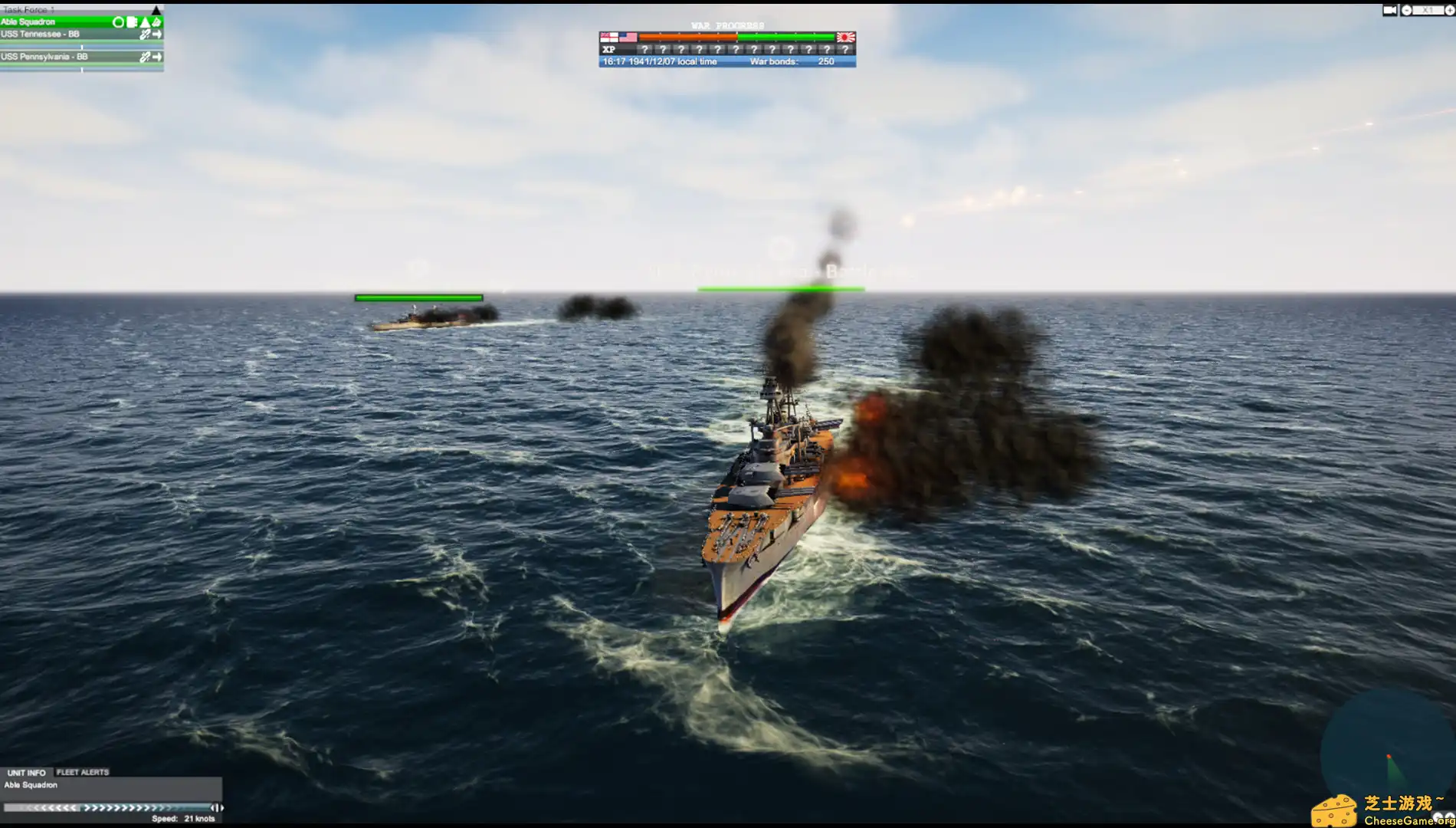Click the speed slider showing 21 knots

(x=109, y=809)
